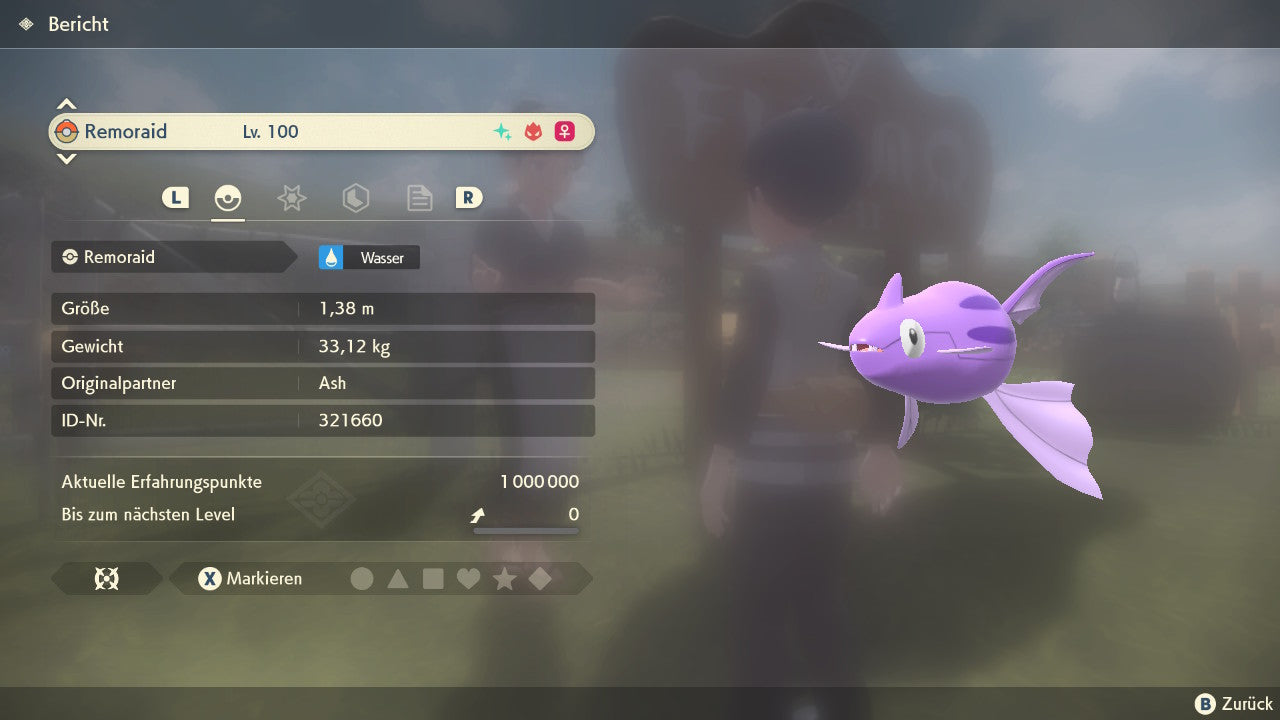The image size is (1280, 720).
Task: Go to next Pokémon with down arrow
Action: pos(66,158)
